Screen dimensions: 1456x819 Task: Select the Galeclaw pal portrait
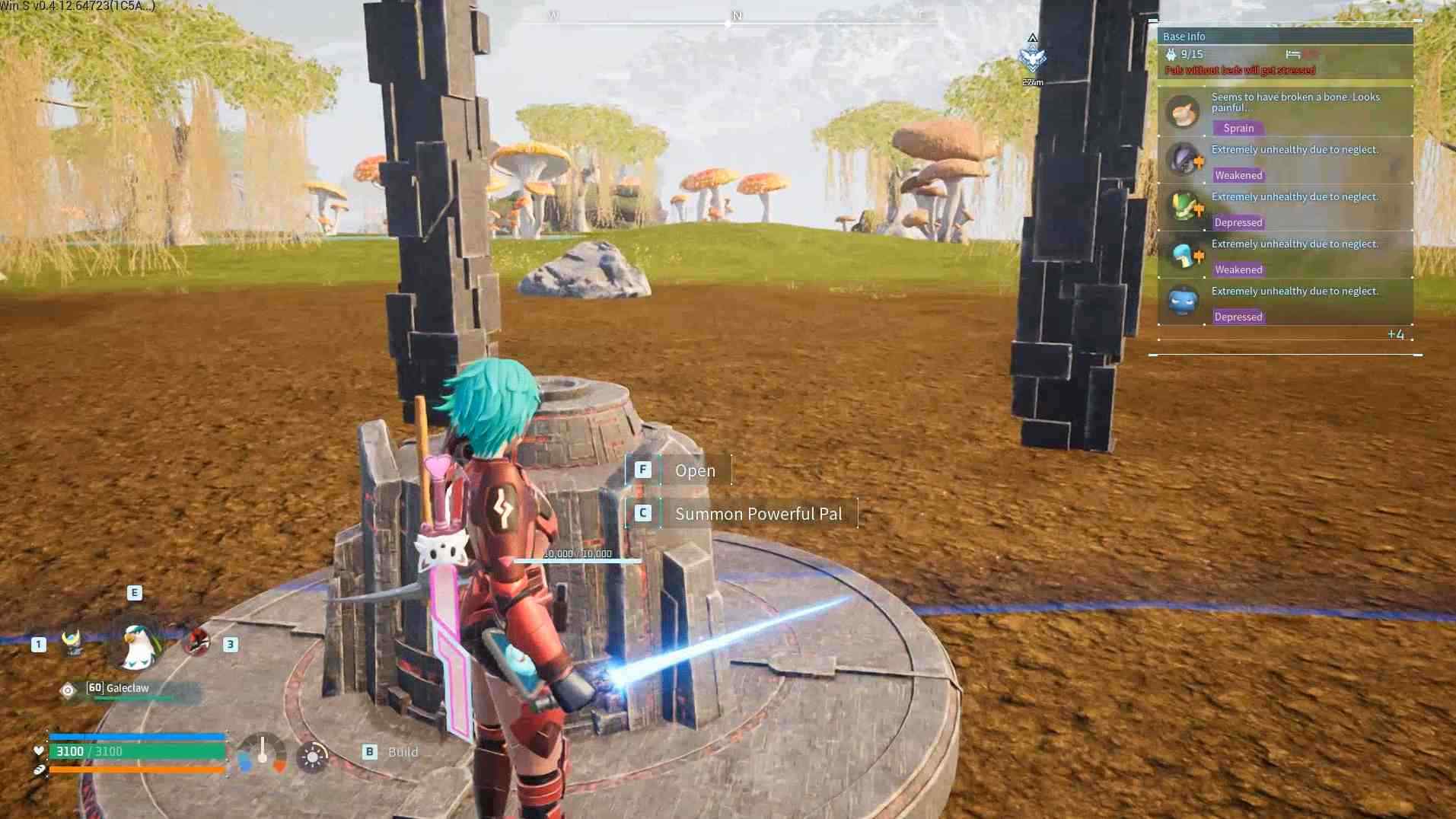[139, 645]
